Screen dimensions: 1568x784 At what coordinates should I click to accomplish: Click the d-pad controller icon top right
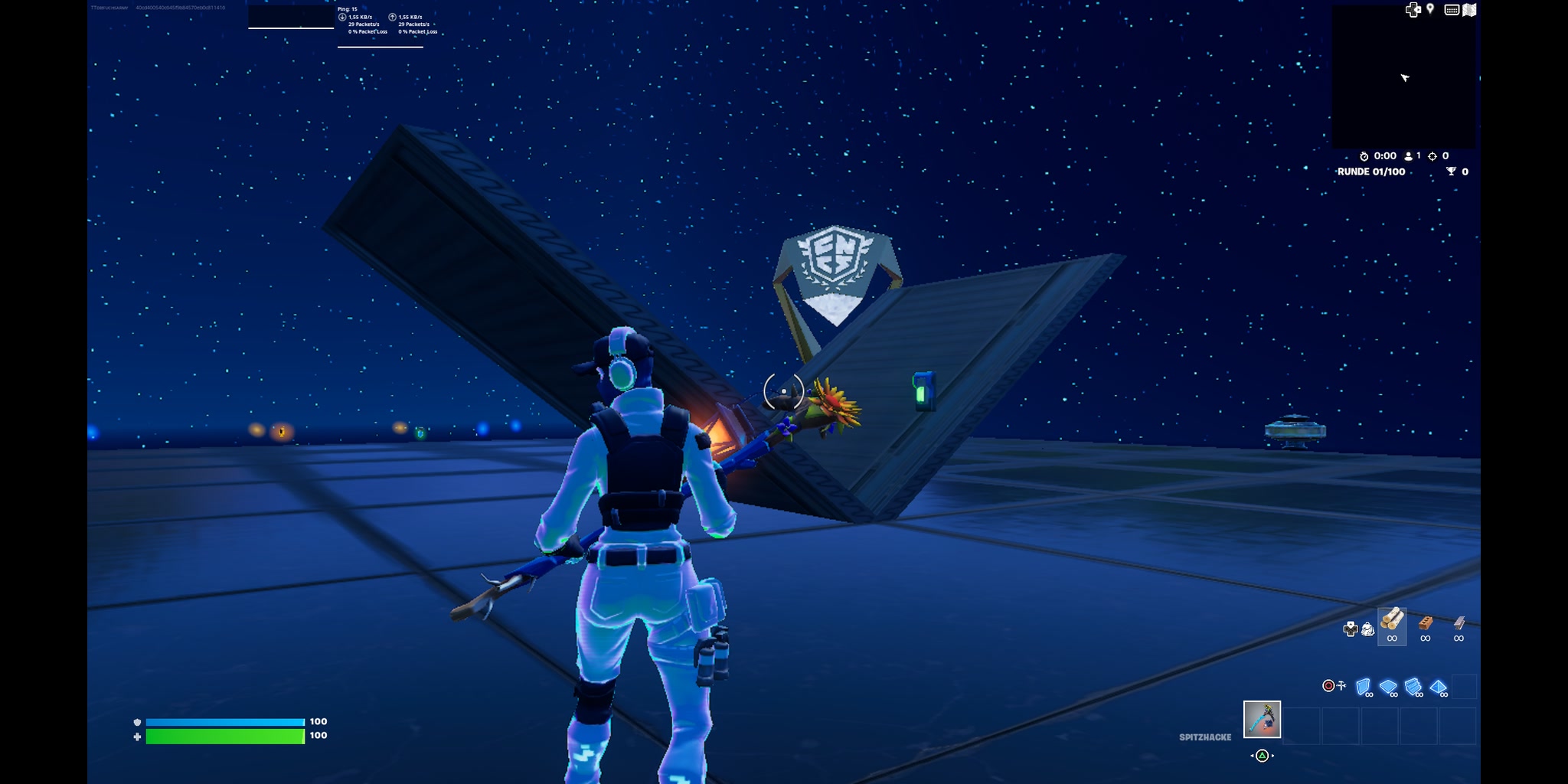pyautogui.click(x=1413, y=9)
